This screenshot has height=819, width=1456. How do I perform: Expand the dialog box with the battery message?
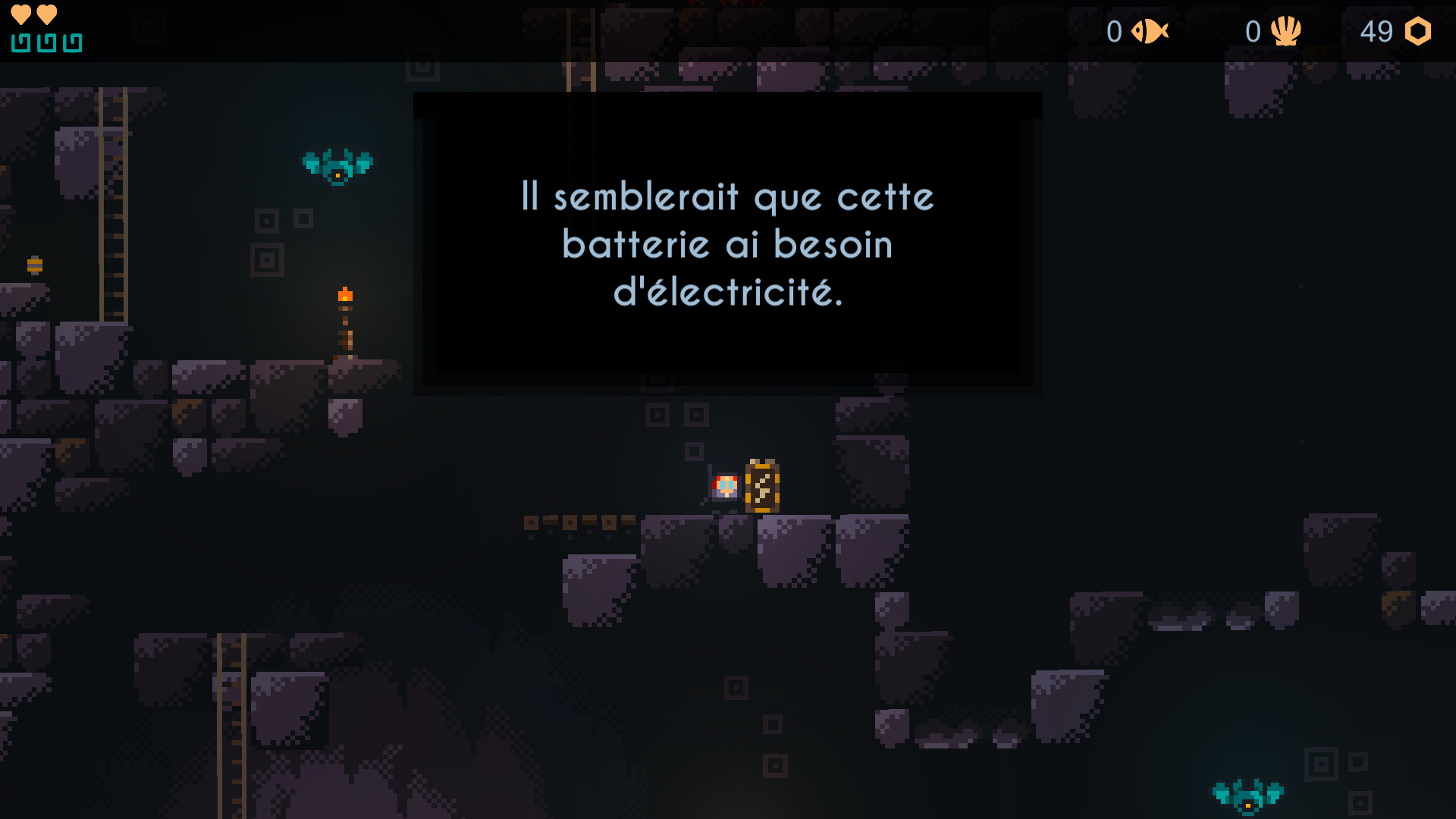click(x=726, y=243)
